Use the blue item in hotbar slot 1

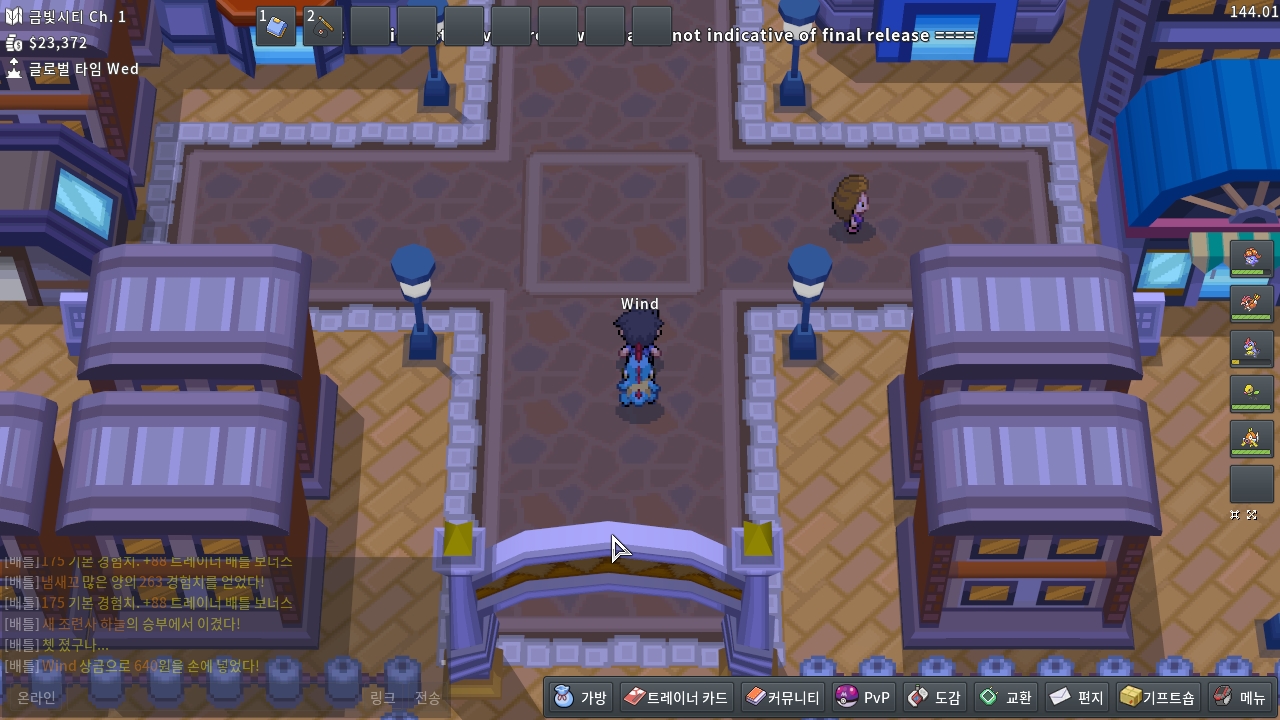click(x=277, y=26)
